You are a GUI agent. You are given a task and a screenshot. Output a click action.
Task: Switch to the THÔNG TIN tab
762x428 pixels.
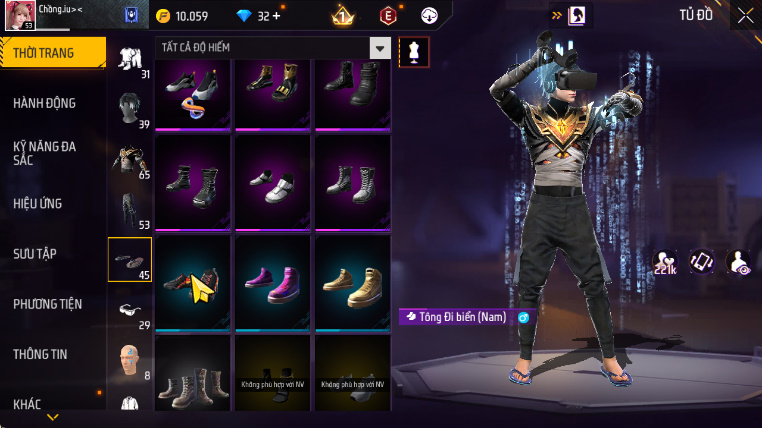(x=40, y=354)
